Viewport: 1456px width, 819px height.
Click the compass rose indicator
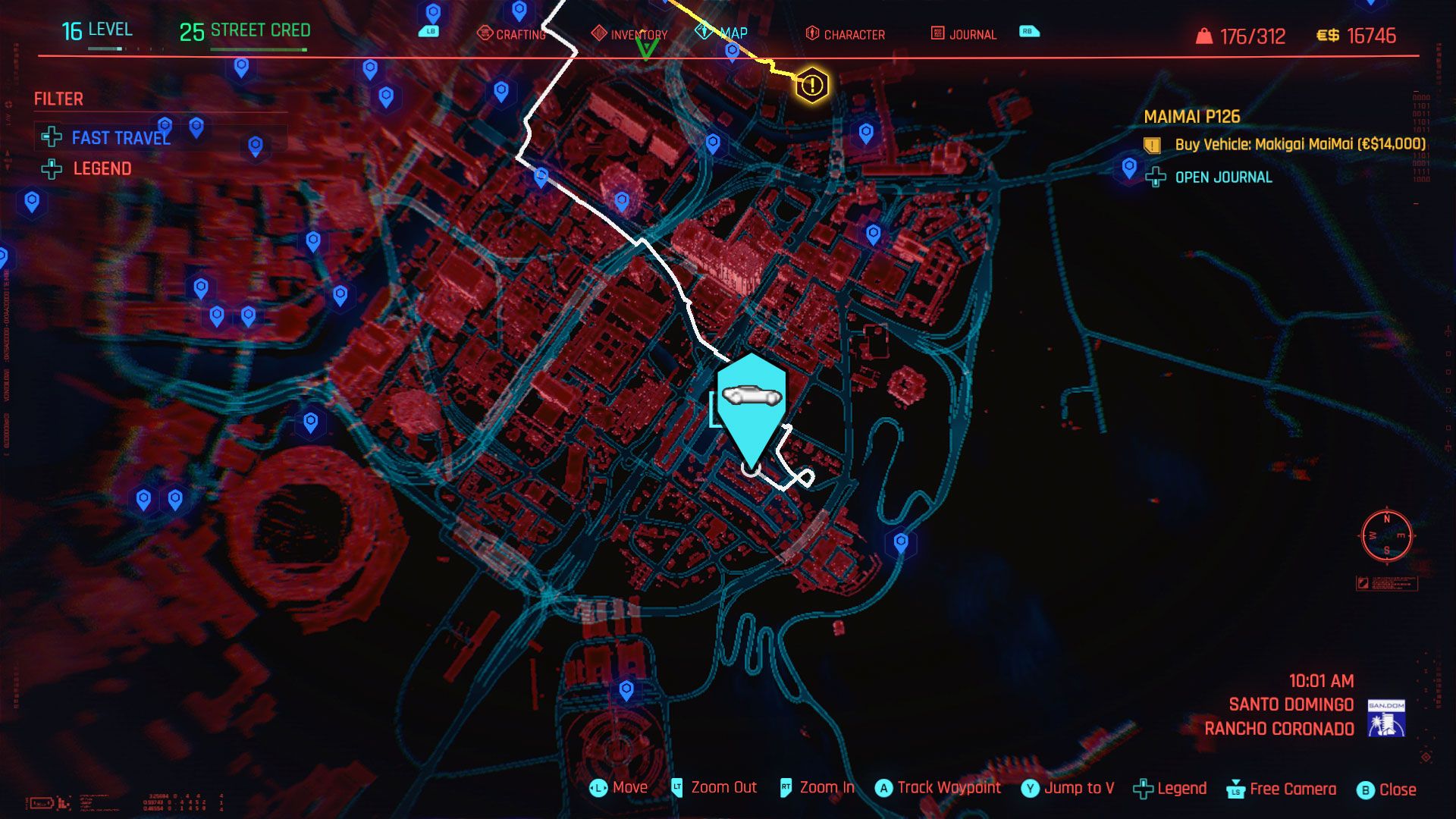tap(1386, 535)
